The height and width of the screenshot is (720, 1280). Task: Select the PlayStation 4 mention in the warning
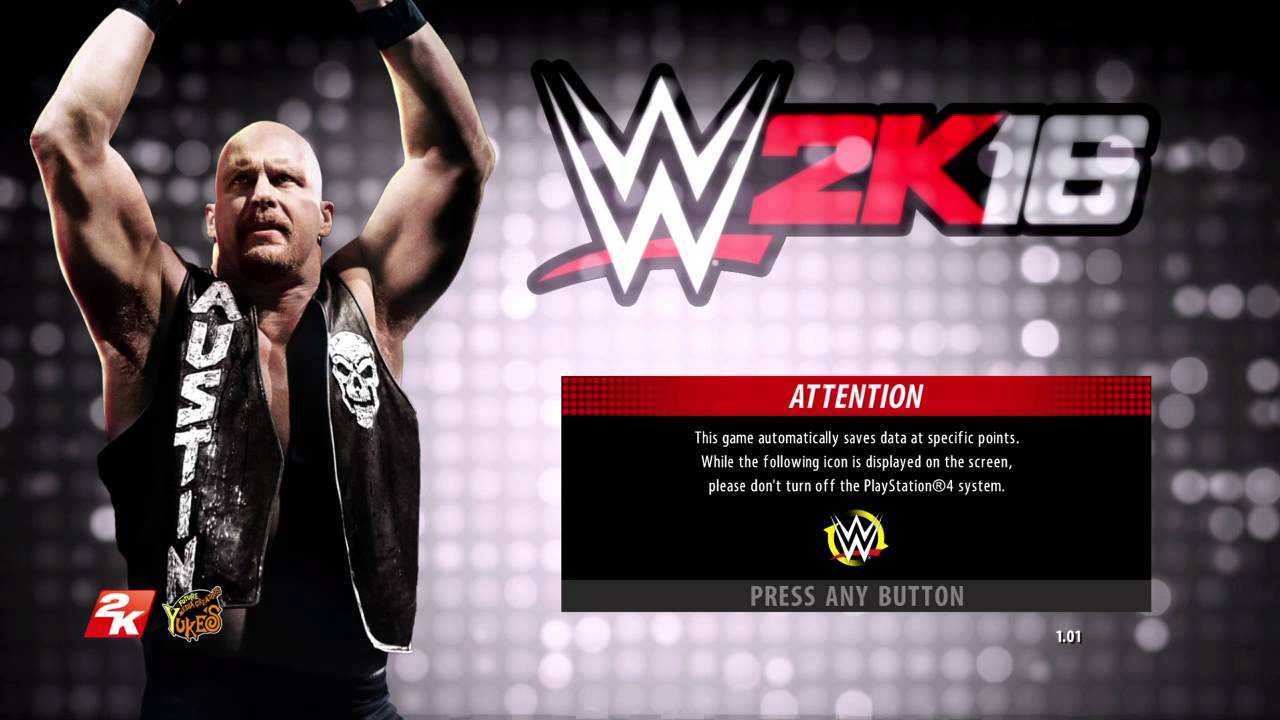coord(903,489)
